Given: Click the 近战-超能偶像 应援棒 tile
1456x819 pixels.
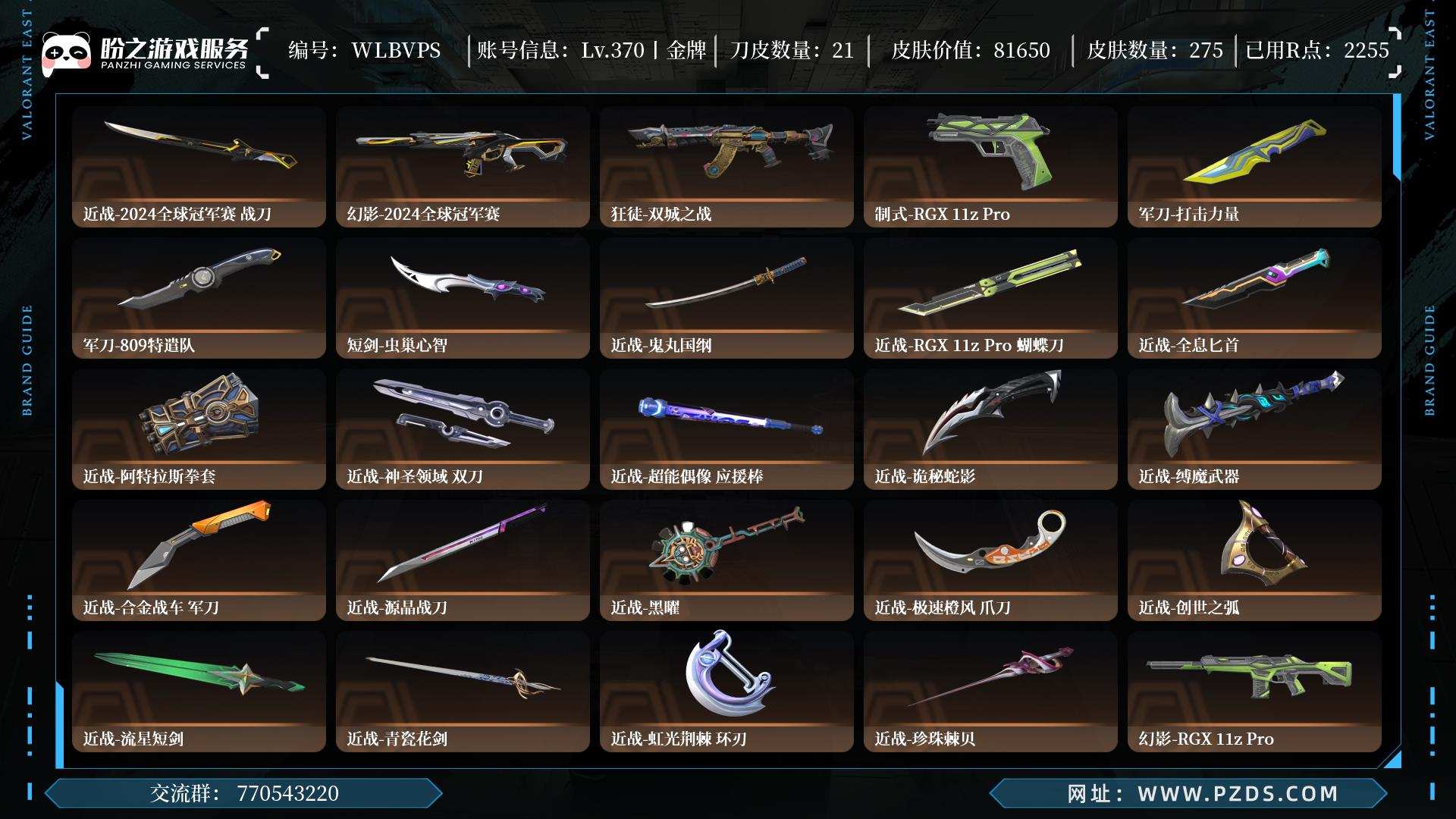Looking at the screenshot, I should 726,428.
